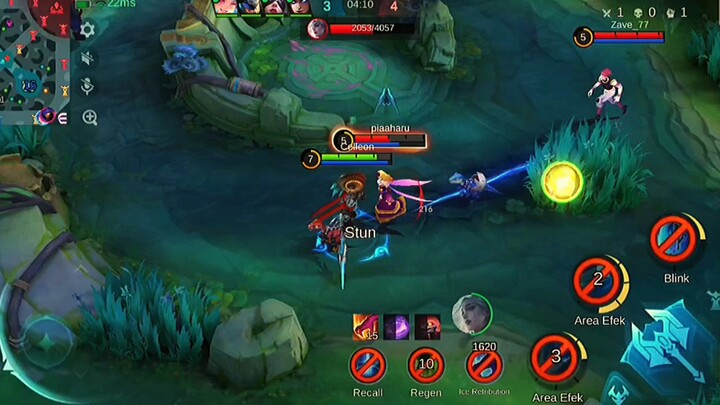Use the Recall button
The image size is (720, 405).
coord(368,365)
